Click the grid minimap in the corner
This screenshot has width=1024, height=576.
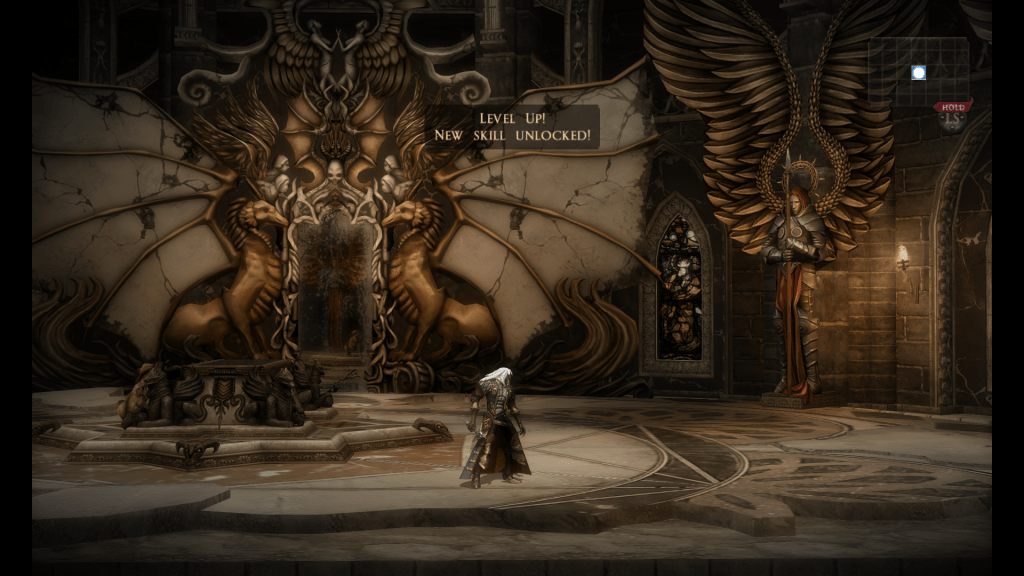tap(918, 72)
